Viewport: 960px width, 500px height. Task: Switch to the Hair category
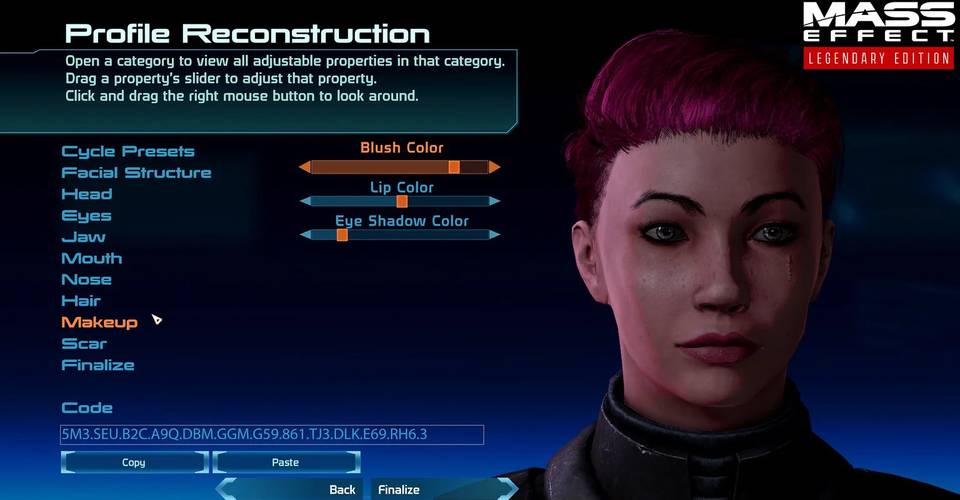[81, 301]
